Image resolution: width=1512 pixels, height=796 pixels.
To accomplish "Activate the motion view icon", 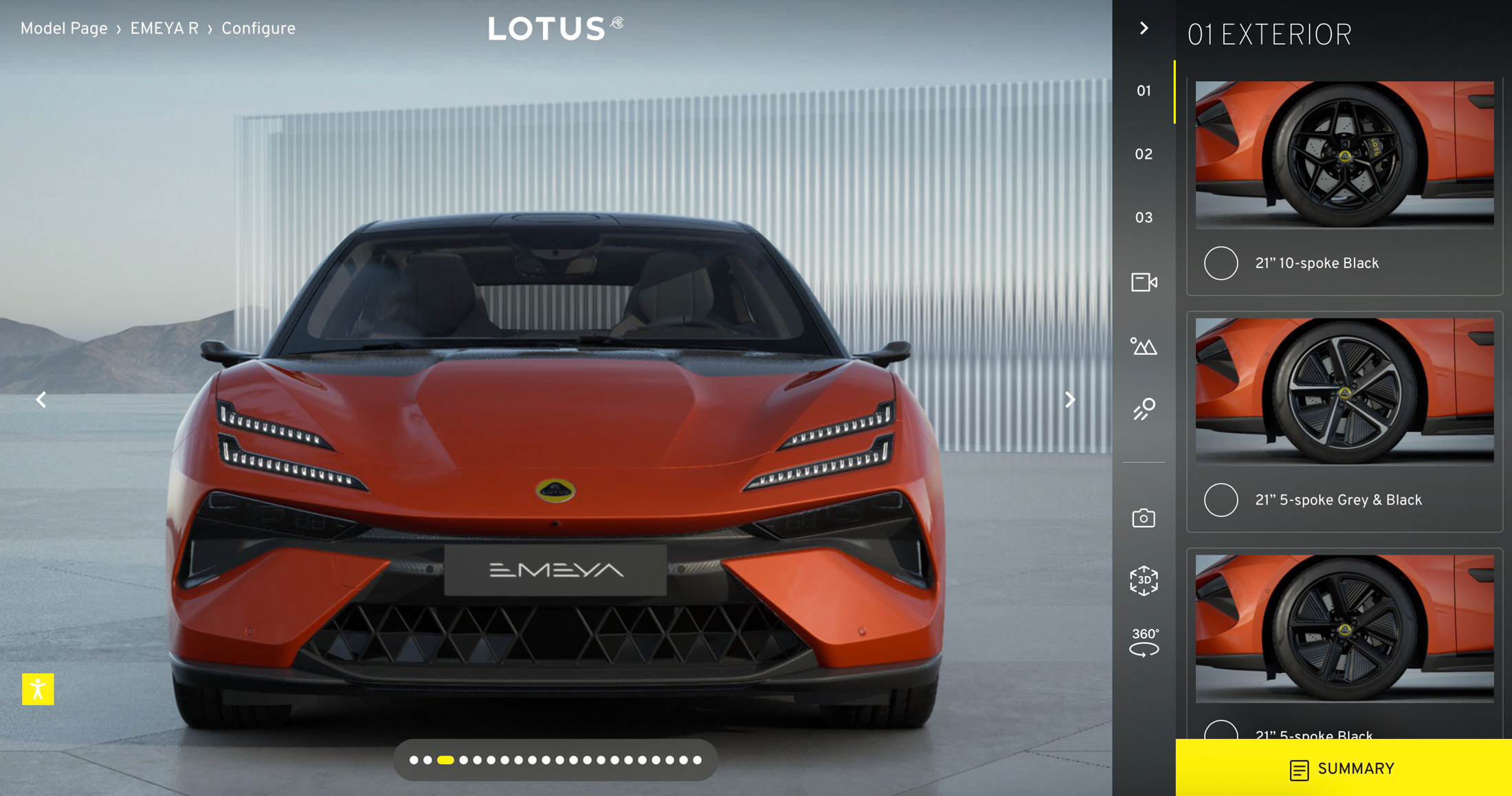I will 1143,410.
